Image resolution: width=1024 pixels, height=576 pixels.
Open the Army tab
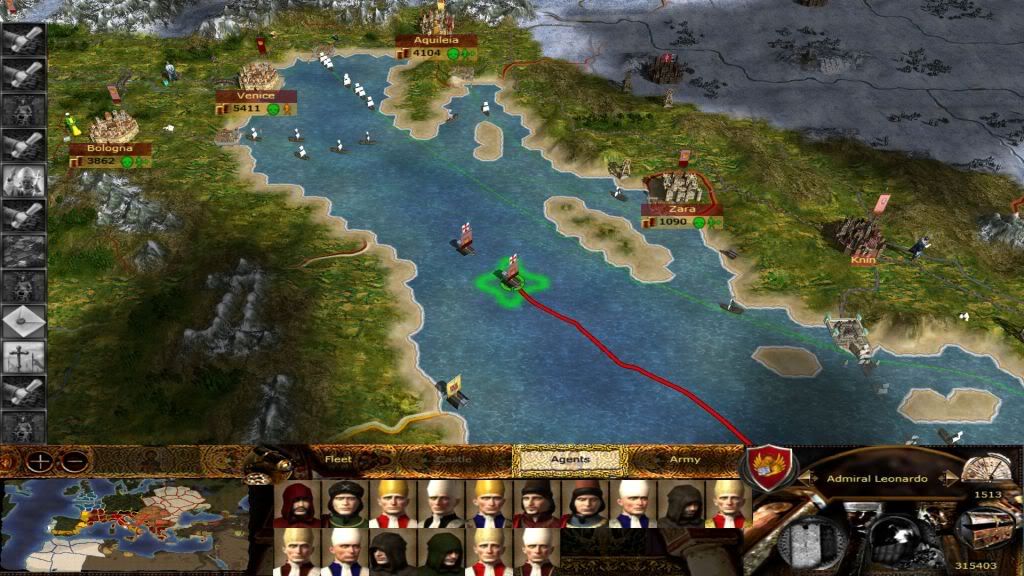[x=684, y=460]
